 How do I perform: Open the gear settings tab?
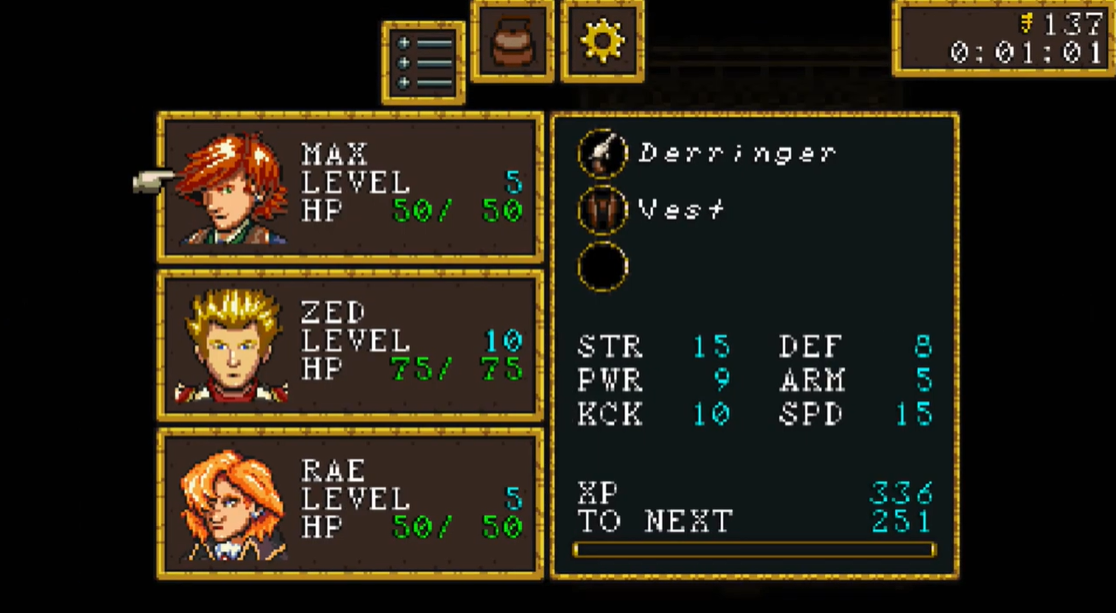pos(602,42)
